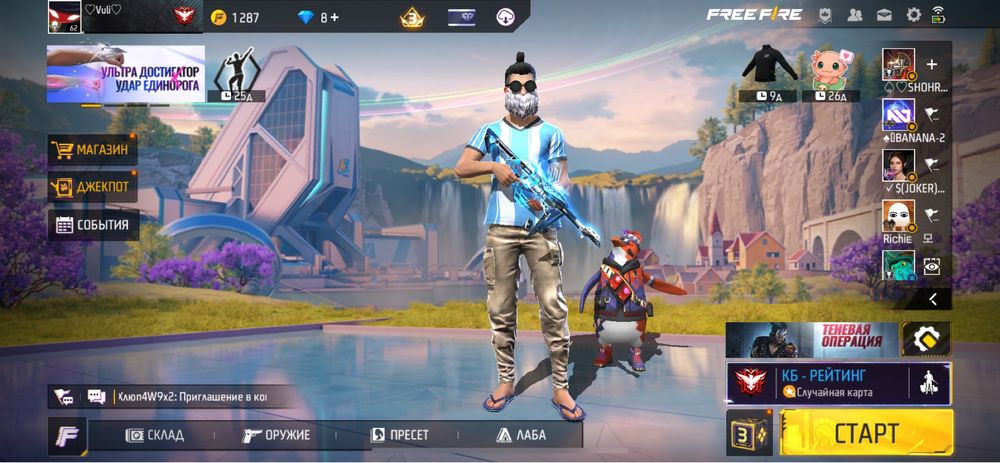Viewport: 1000px width, 463px height.
Task: Open the ДЖЕКПОТ menu
Action: 92,187
